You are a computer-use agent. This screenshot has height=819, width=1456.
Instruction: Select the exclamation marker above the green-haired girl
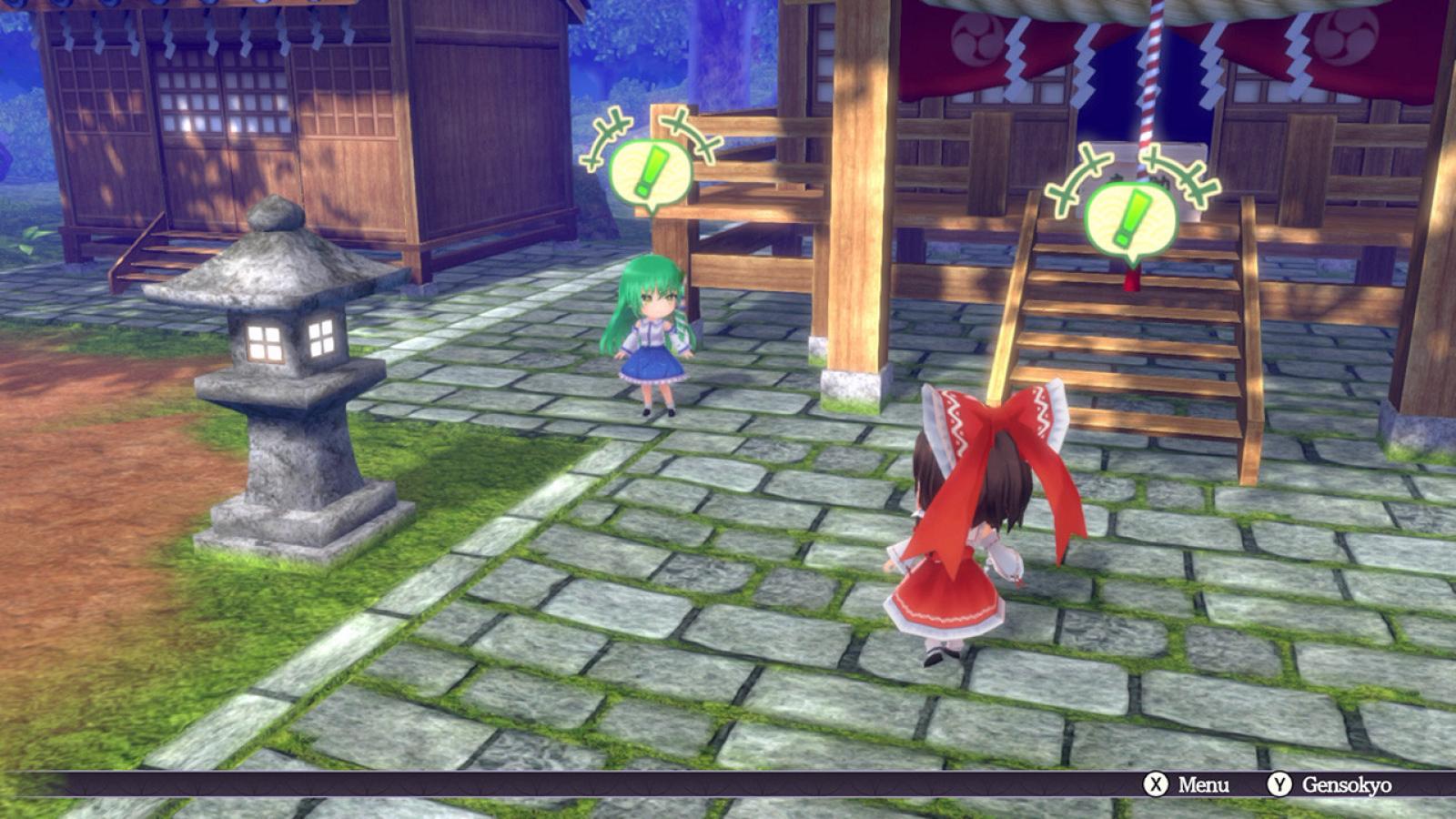point(650,171)
